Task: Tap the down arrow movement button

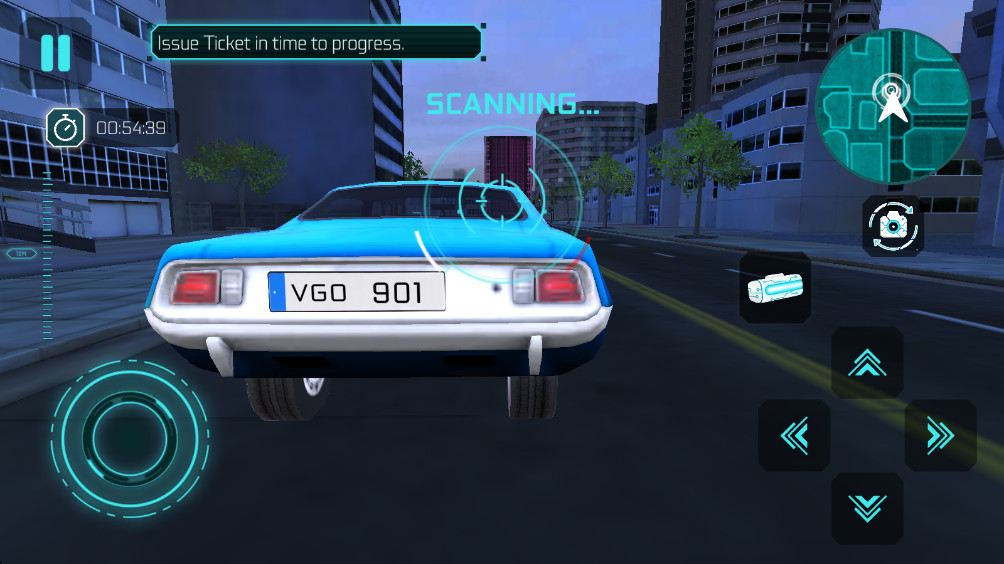Action: click(867, 508)
